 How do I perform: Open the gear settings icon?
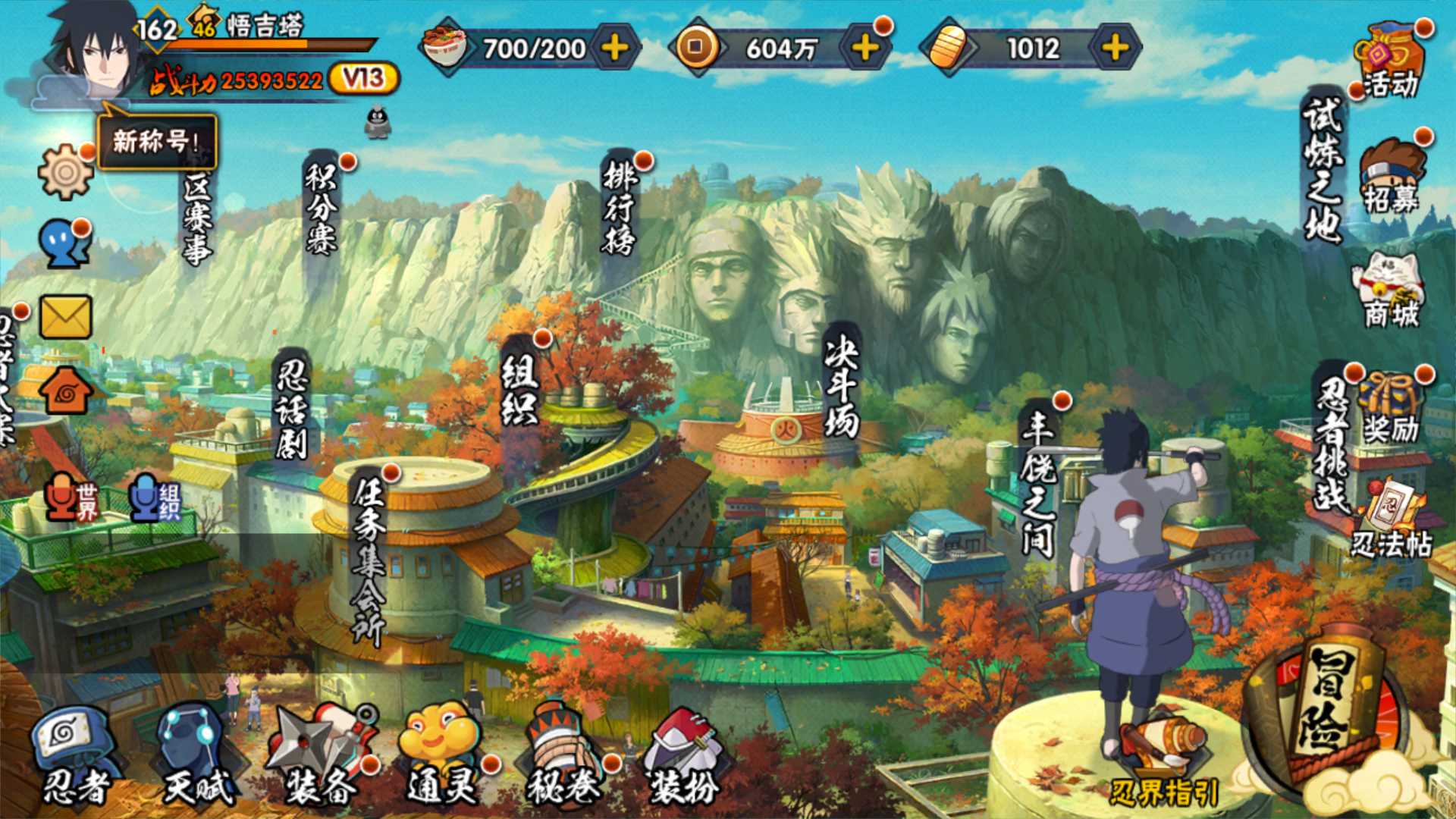(65, 171)
